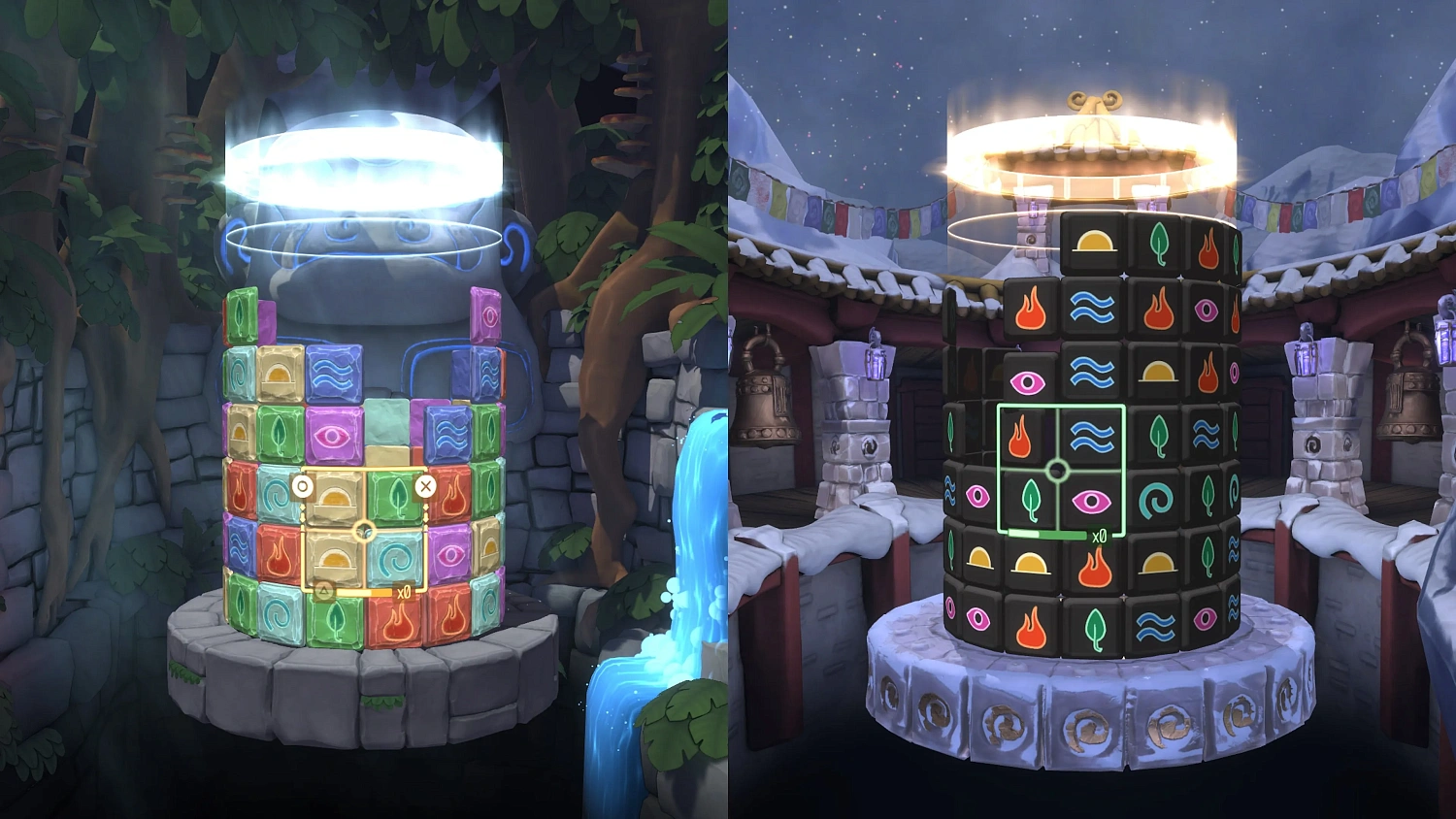The image size is (1456, 819).
Task: Click the yellow progress bar on the left cursor frame
Action: (364, 592)
